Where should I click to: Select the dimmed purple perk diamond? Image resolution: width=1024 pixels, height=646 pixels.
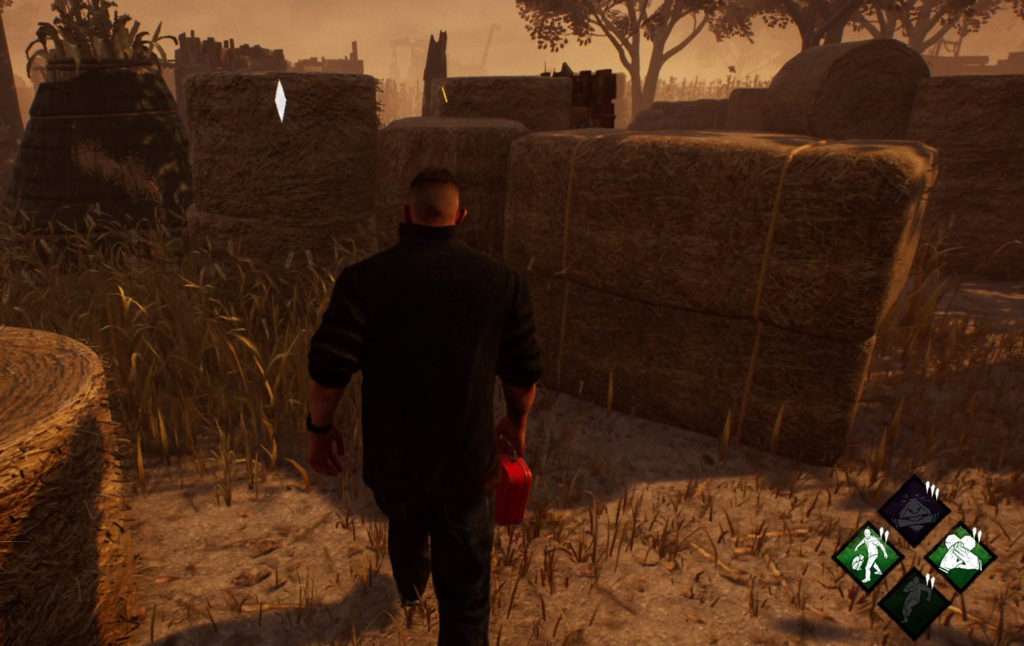pyautogui.click(x=914, y=510)
